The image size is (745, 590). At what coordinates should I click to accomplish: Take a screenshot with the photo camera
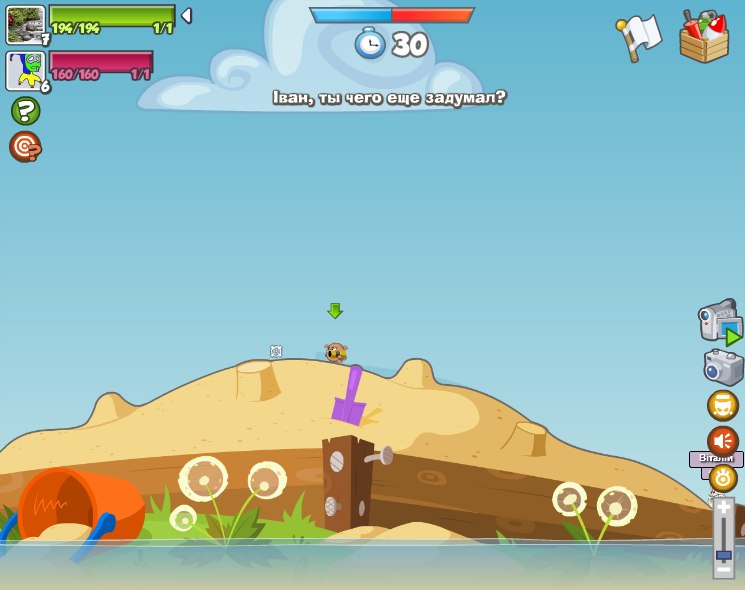[723, 367]
